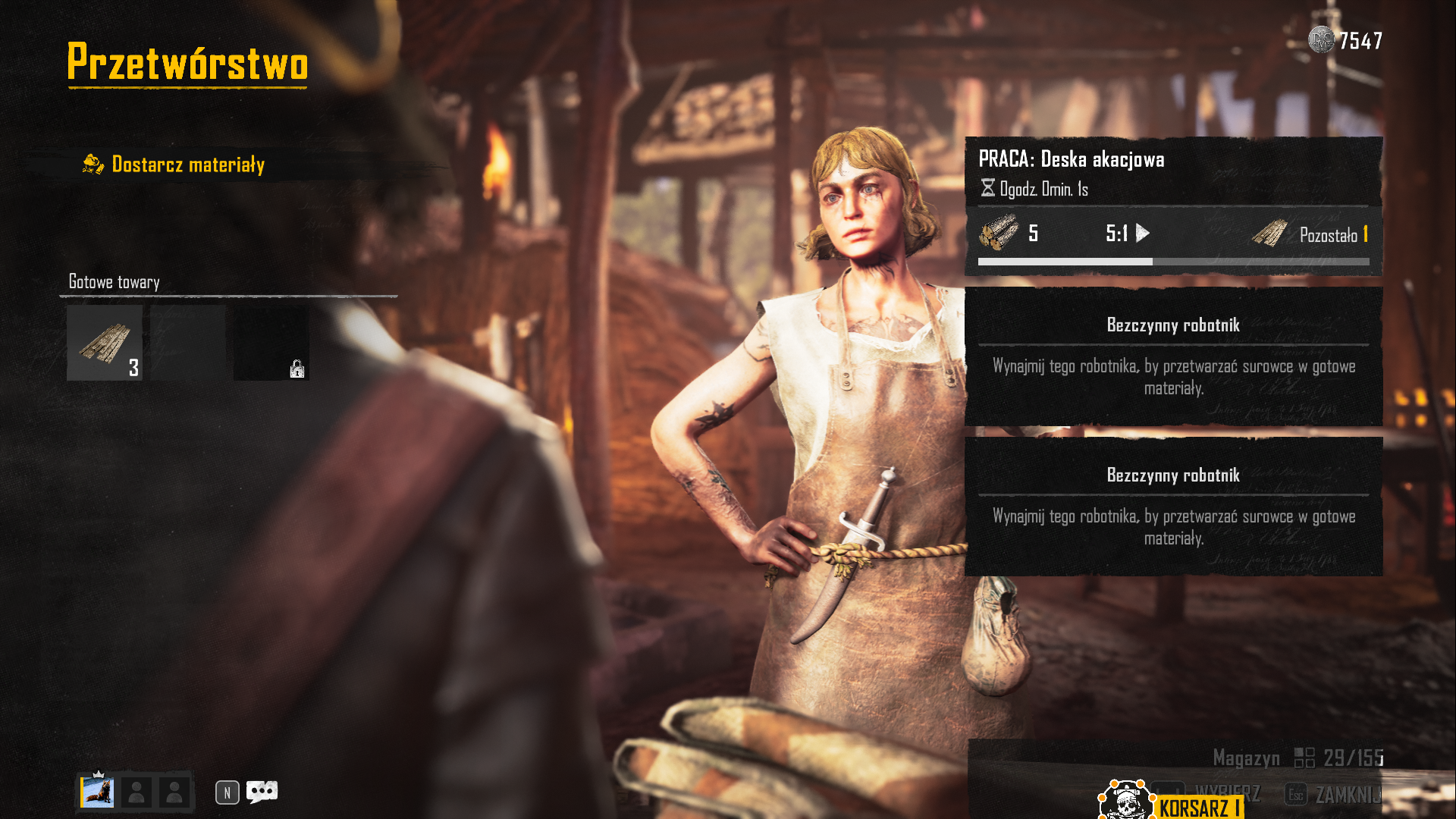The image size is (1456, 819).
Task: Open the PRACA: Deska akacjowa job panel
Action: [1173, 206]
